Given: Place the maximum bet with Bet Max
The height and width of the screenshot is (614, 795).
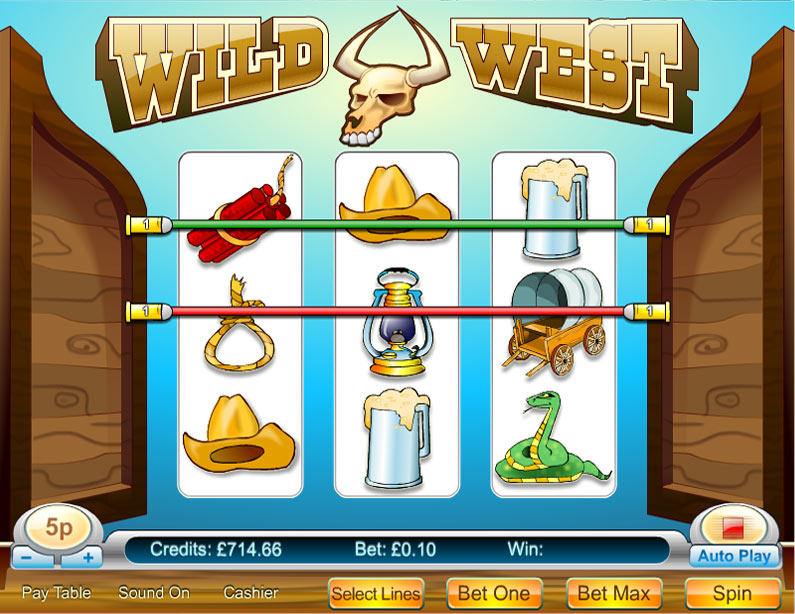Looking at the screenshot, I should tap(615, 593).
